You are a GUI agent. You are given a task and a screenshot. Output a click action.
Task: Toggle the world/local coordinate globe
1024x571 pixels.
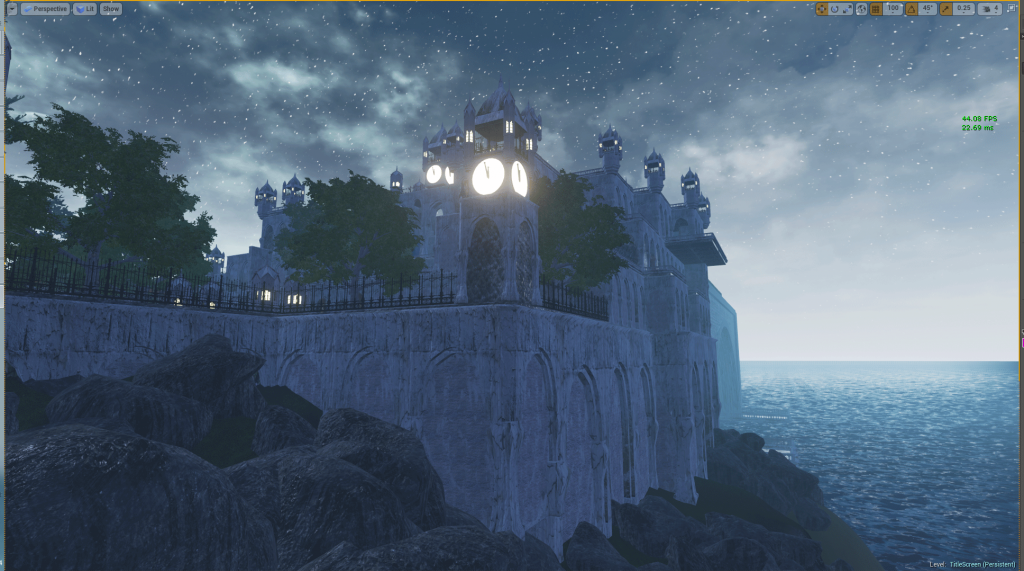click(x=860, y=9)
